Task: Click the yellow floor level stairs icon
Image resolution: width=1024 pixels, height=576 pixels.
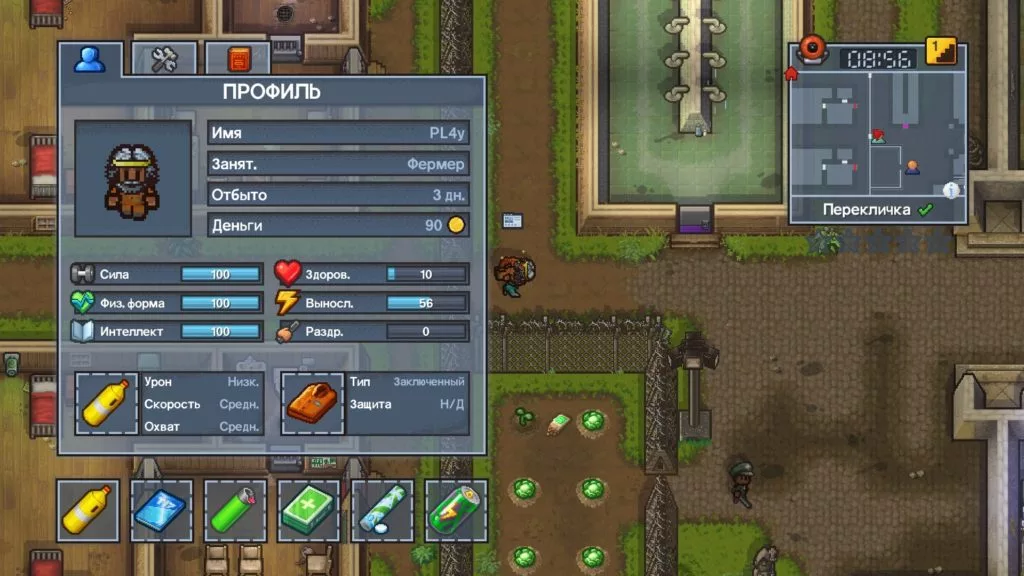Action: [940, 52]
